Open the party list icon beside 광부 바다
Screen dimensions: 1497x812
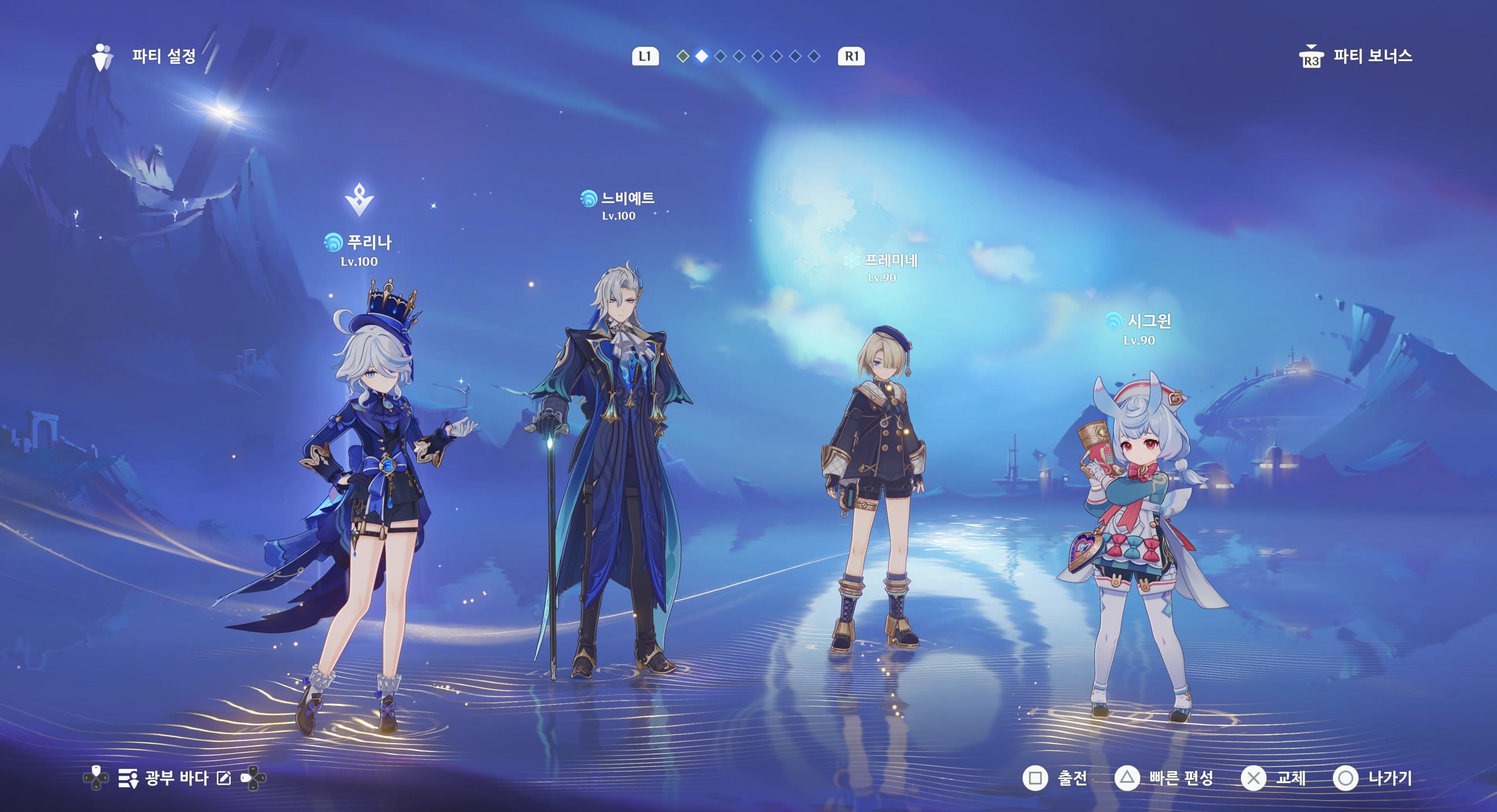coord(128,778)
